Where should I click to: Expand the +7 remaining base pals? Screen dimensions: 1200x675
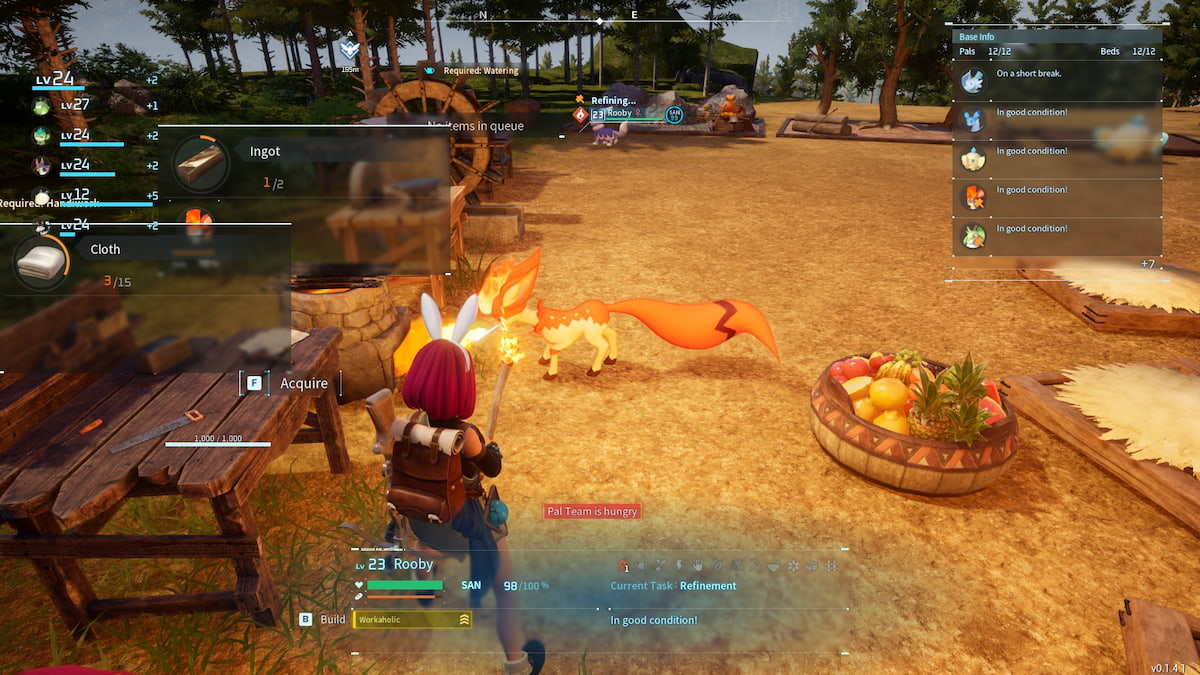(1148, 263)
